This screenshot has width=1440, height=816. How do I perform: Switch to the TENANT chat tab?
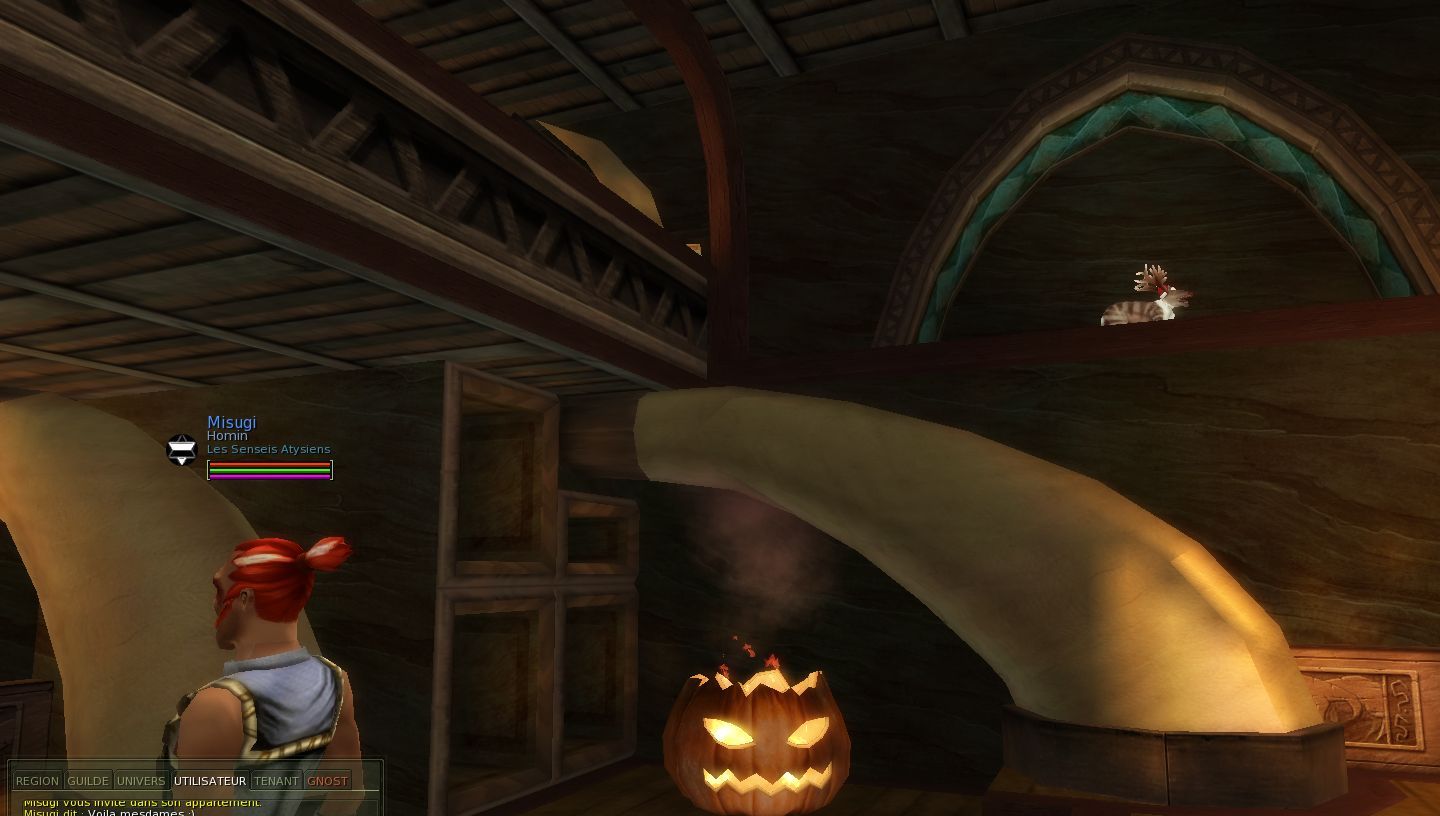pos(276,781)
